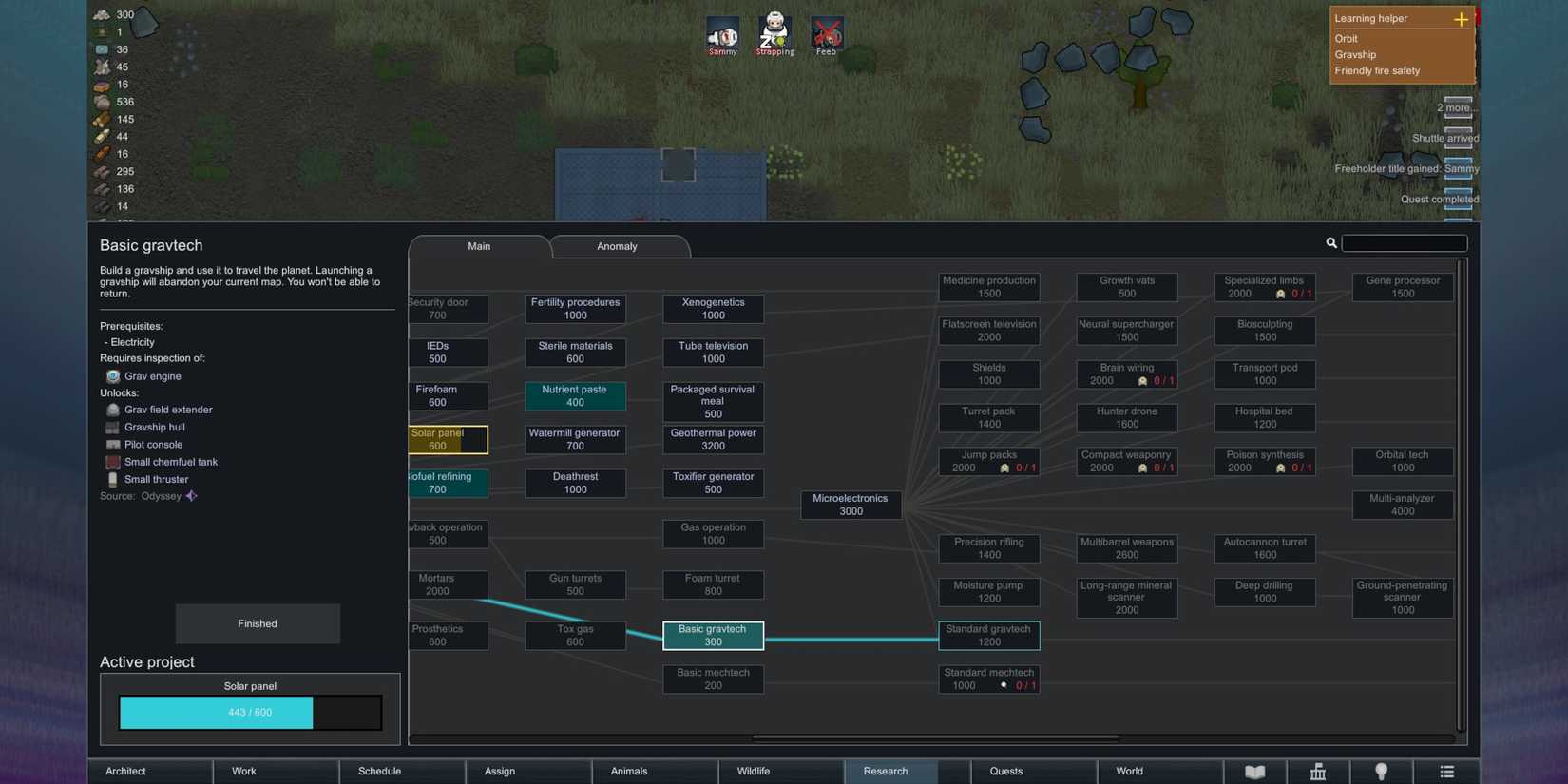Select the Microelectronics research project
Viewport: 1568px width, 784px height.
tap(851, 504)
